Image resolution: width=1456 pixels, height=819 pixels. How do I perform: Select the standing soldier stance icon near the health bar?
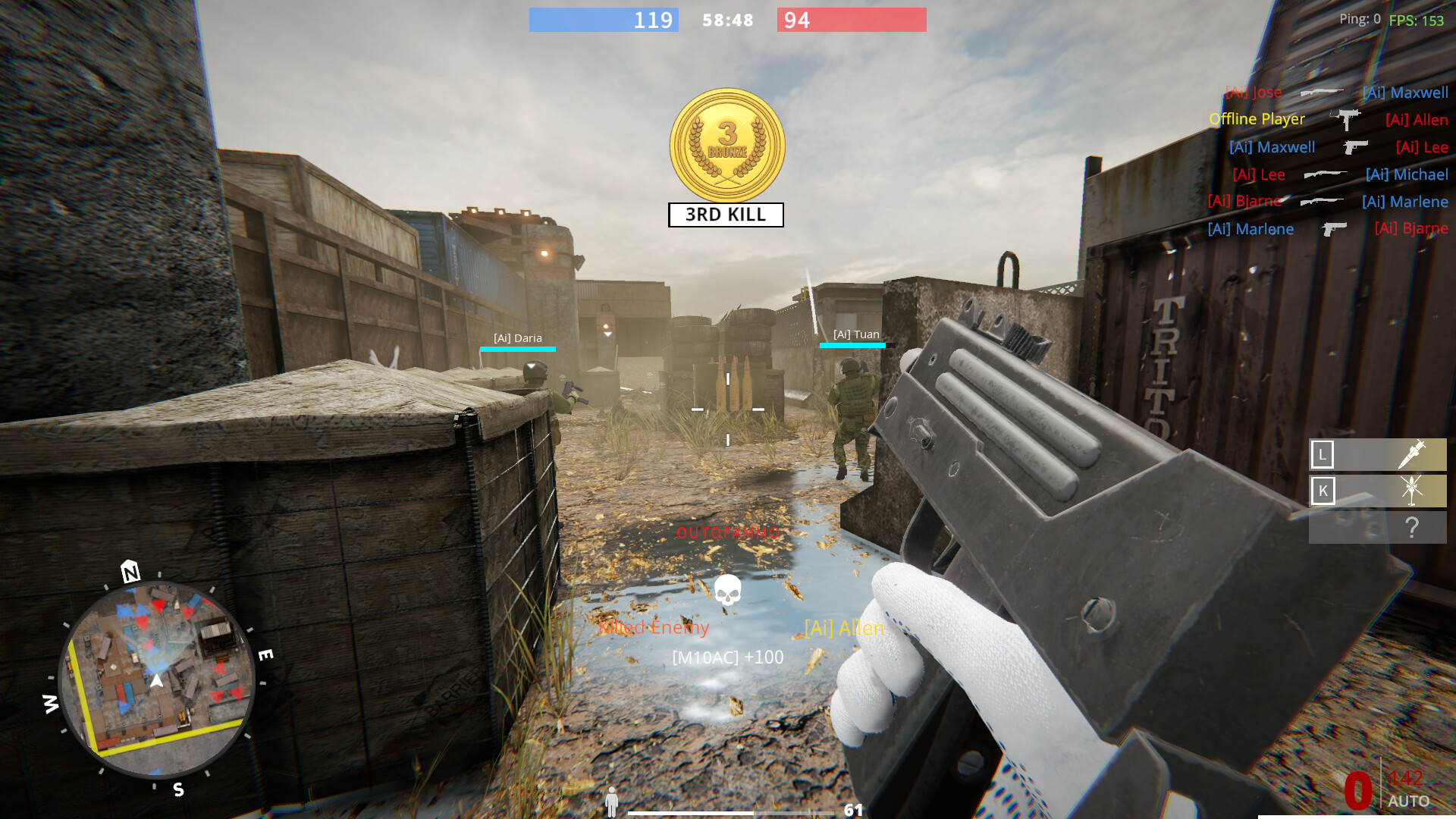611,800
